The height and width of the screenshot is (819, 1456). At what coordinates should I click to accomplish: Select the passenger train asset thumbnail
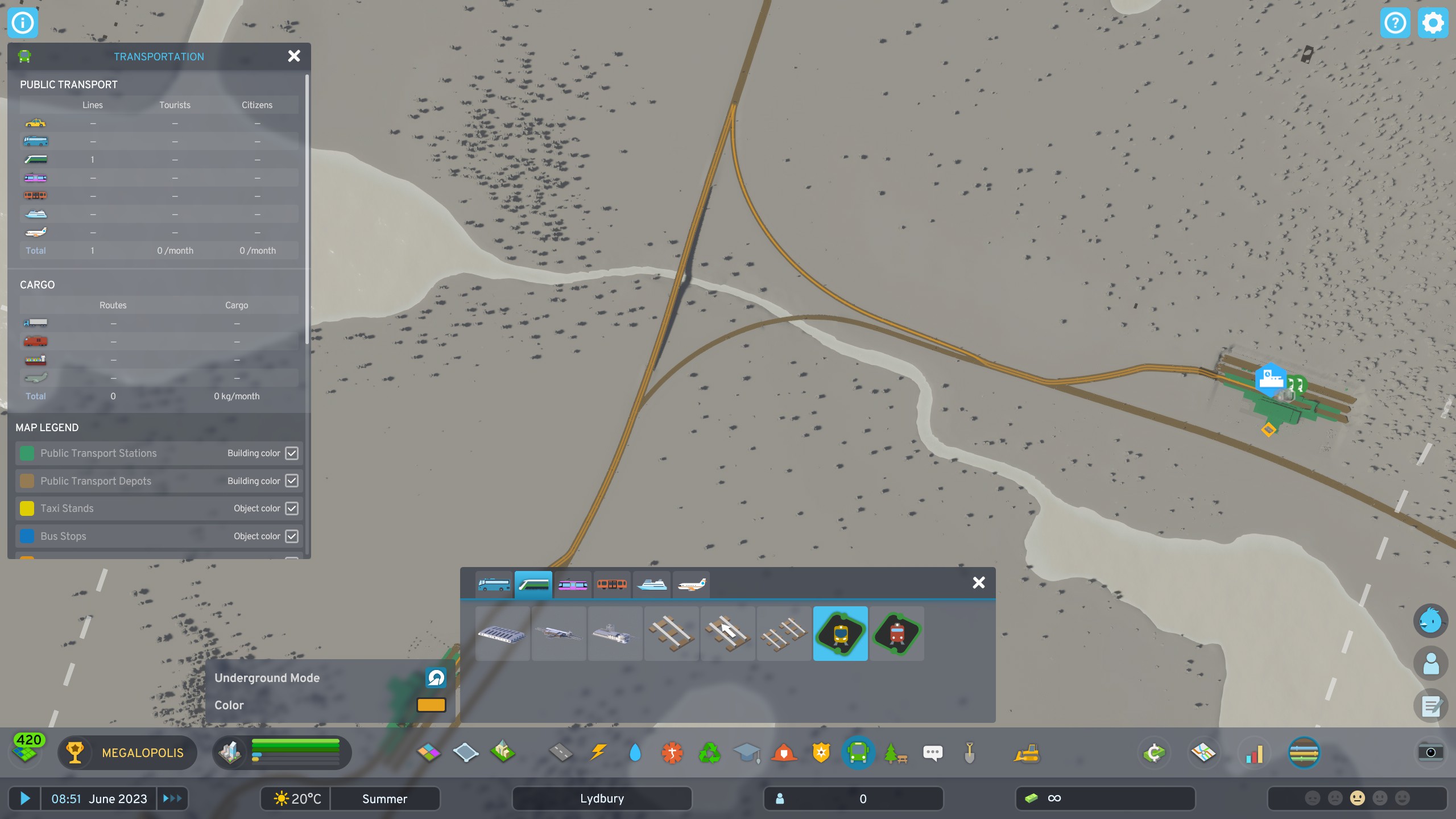tap(841, 634)
